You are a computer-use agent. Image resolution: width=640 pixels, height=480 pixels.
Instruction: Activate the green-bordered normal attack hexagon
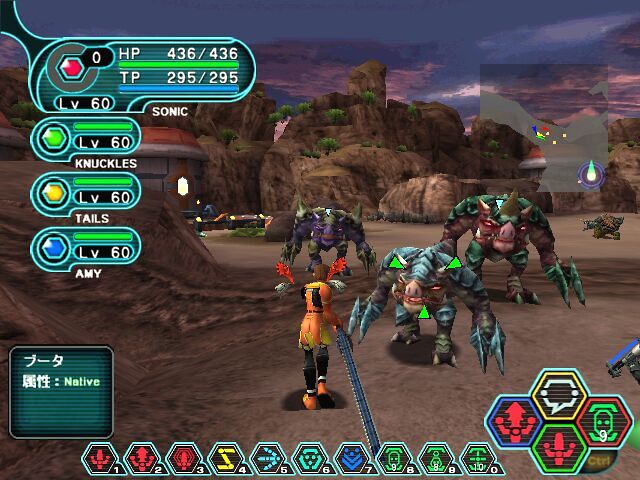(x=559, y=447)
